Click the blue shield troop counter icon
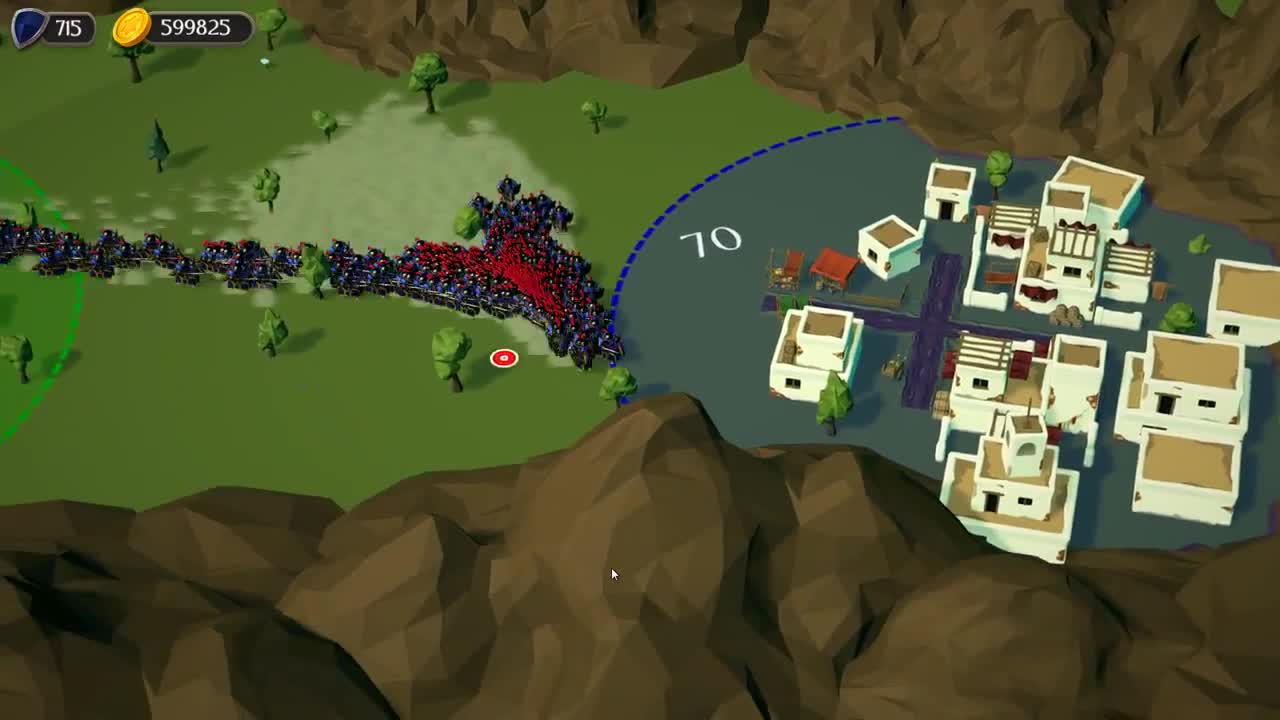The width and height of the screenshot is (1280, 720). [30, 25]
